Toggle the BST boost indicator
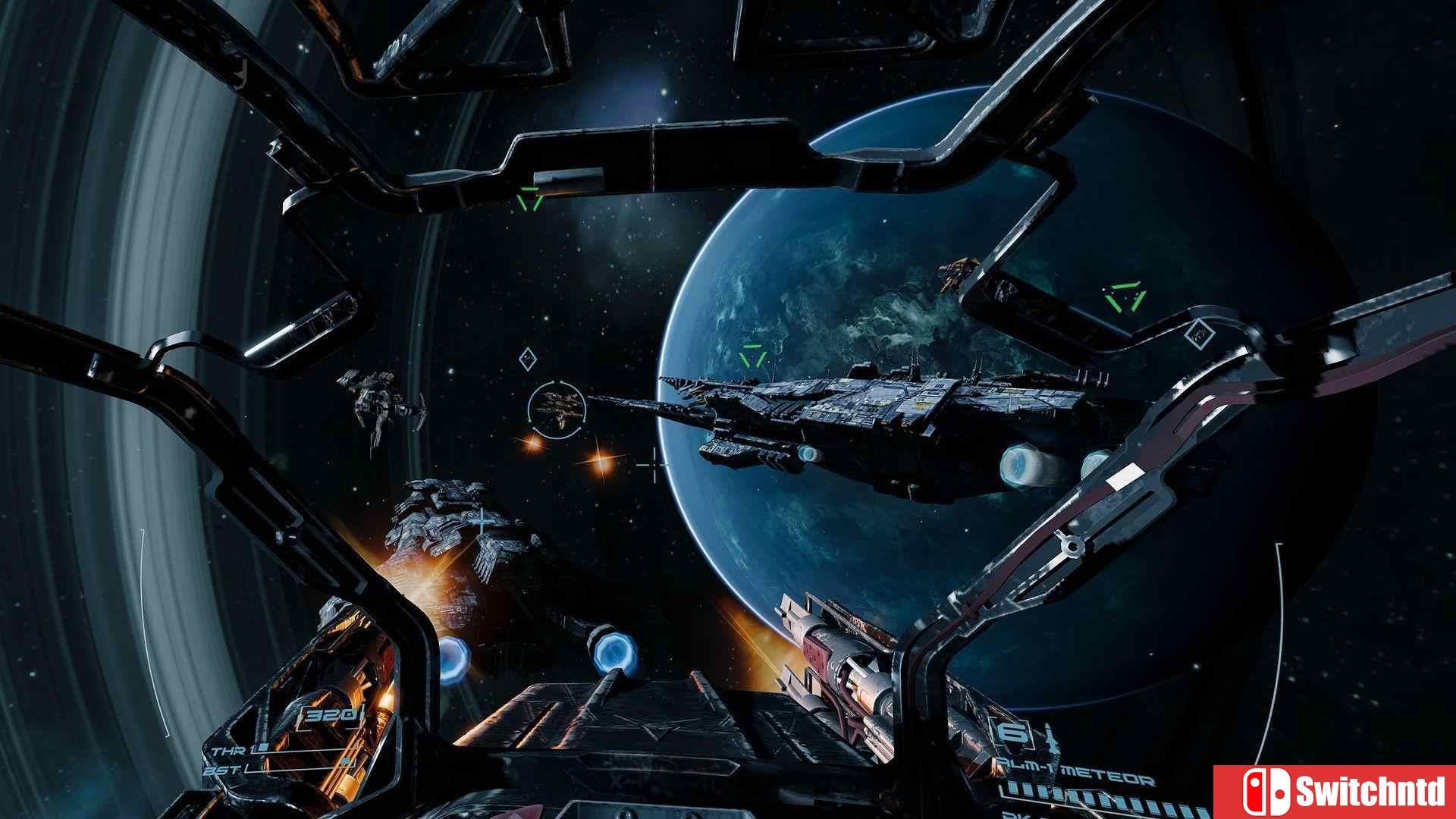This screenshot has width=1456, height=819. tap(221, 770)
